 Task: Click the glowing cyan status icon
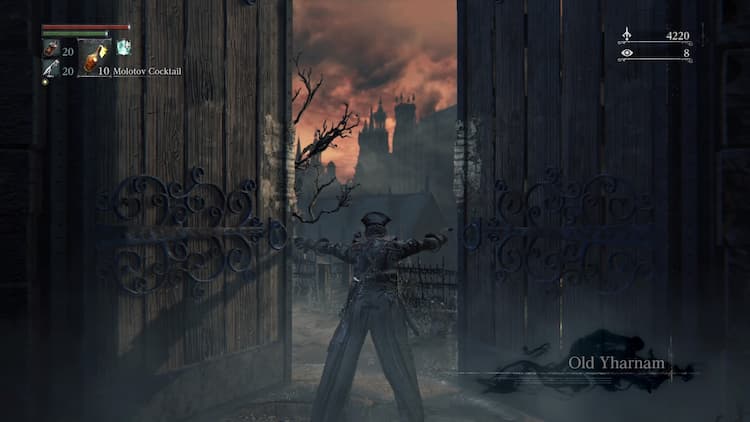coord(123,47)
